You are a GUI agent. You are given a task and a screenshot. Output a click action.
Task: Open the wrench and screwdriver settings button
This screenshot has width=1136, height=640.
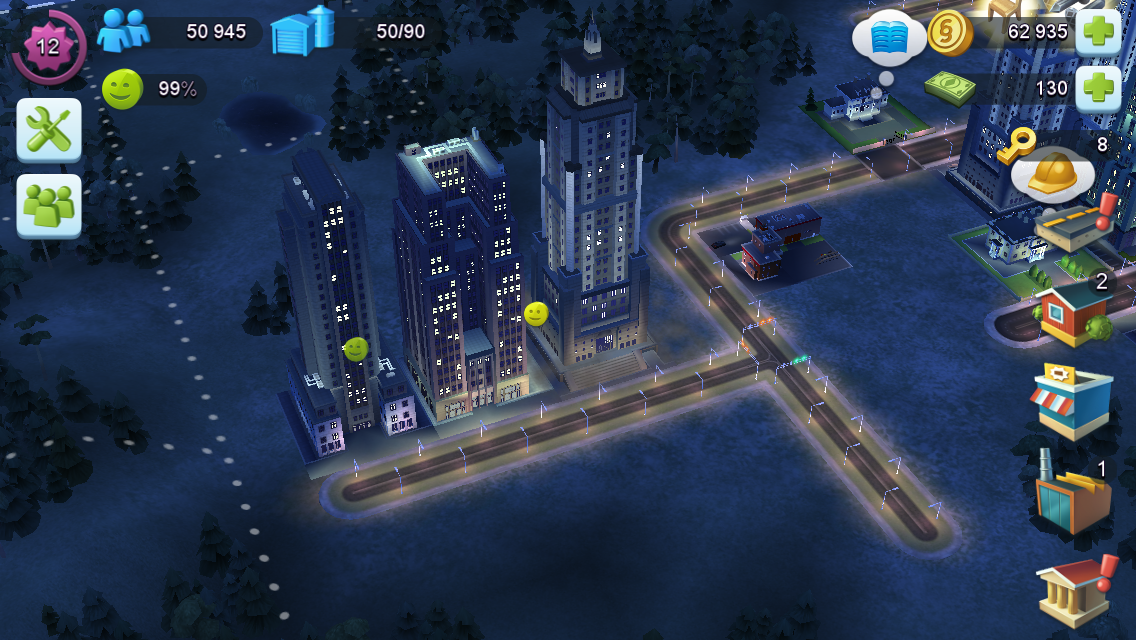tap(49, 130)
